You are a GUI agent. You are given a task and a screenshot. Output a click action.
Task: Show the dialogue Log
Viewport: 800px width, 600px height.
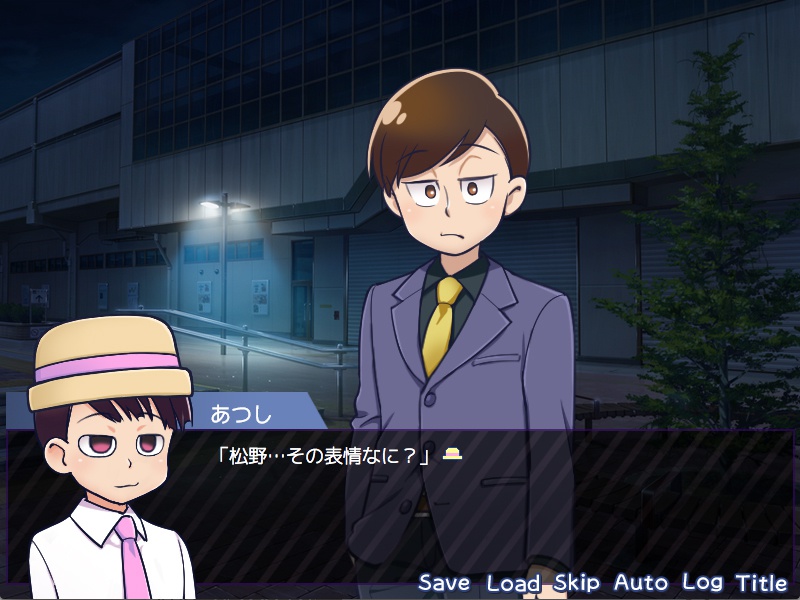point(702,582)
